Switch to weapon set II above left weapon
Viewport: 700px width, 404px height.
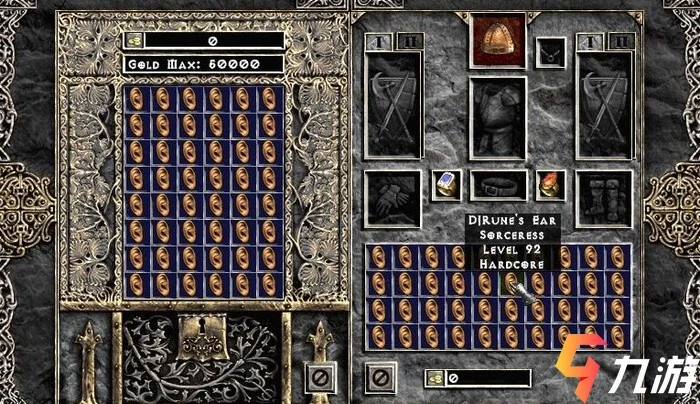410,41
